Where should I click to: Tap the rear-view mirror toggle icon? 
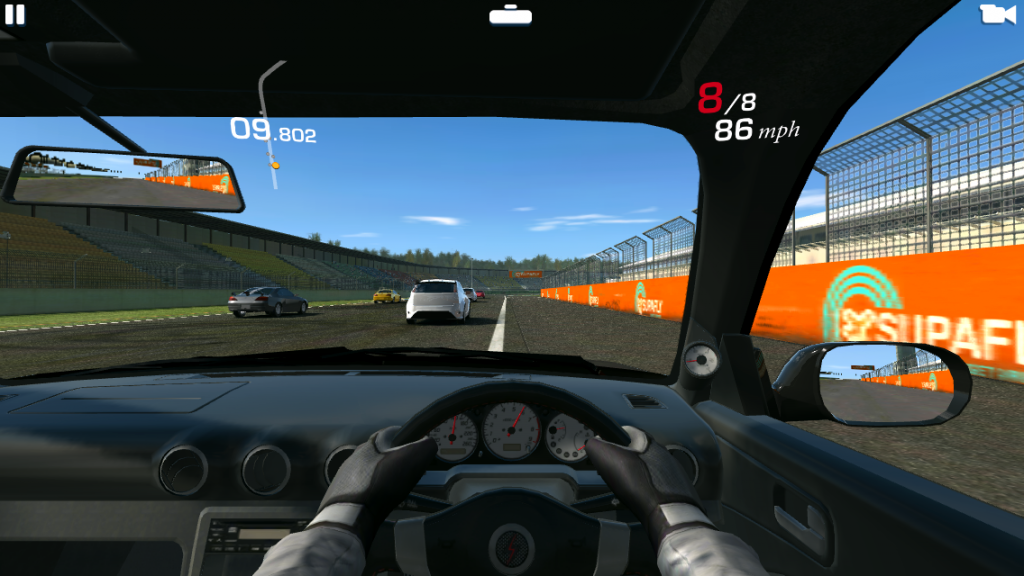coord(511,15)
